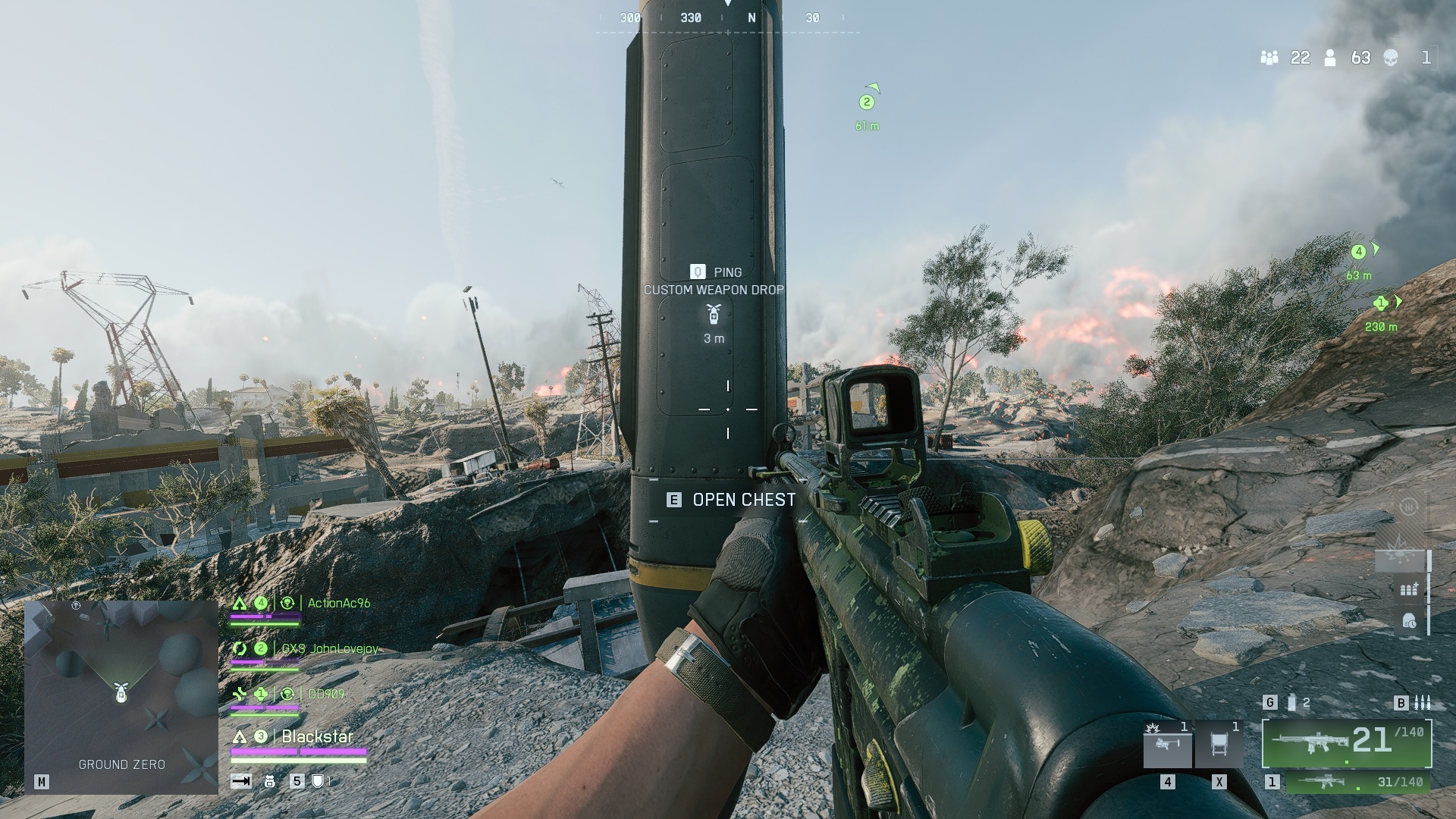Click the grenade launcher gadget icon

1167,745
